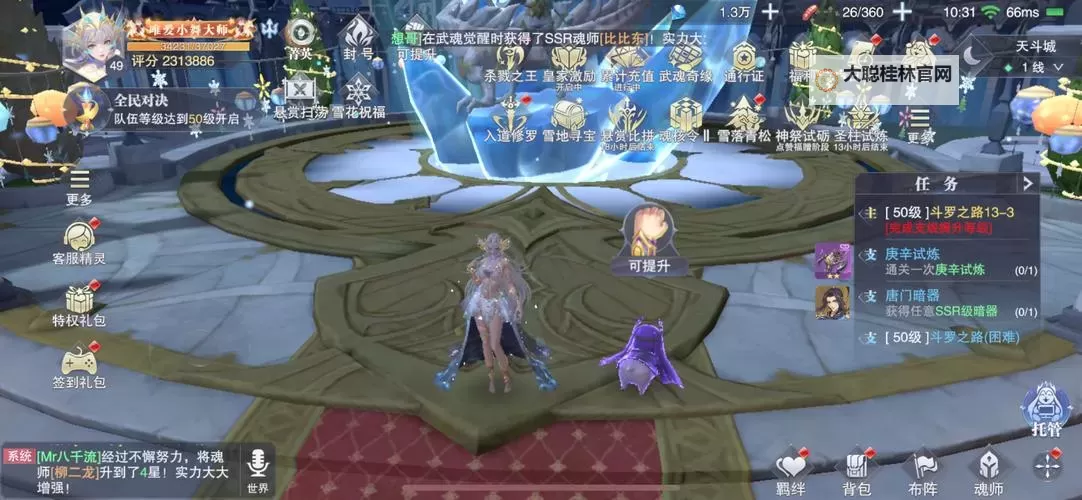The width and height of the screenshot is (1082, 500).
Task: Open the 签到礼包 sign-in gift
Action: (x=79, y=366)
